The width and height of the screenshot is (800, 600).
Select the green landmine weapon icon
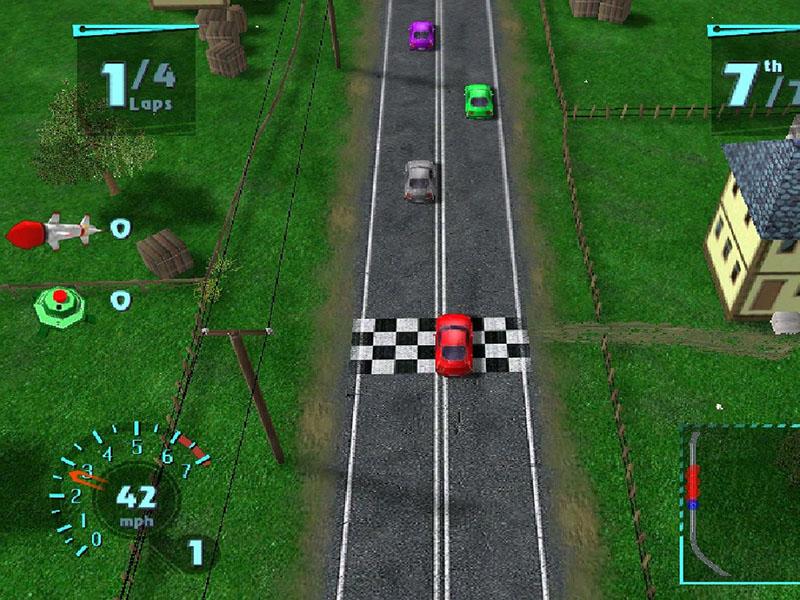point(60,302)
